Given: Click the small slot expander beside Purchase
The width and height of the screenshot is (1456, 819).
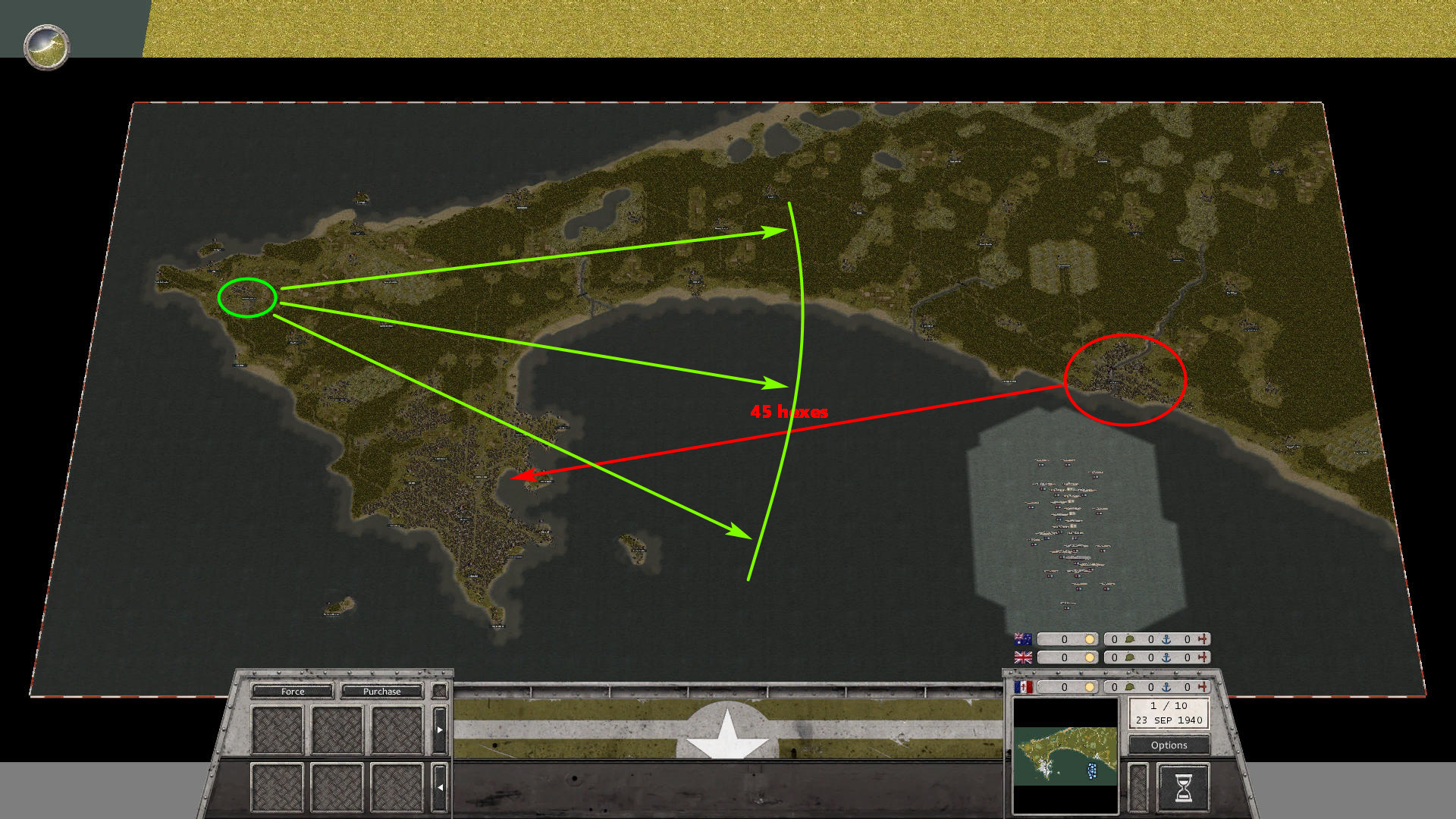Looking at the screenshot, I should 438,691.
